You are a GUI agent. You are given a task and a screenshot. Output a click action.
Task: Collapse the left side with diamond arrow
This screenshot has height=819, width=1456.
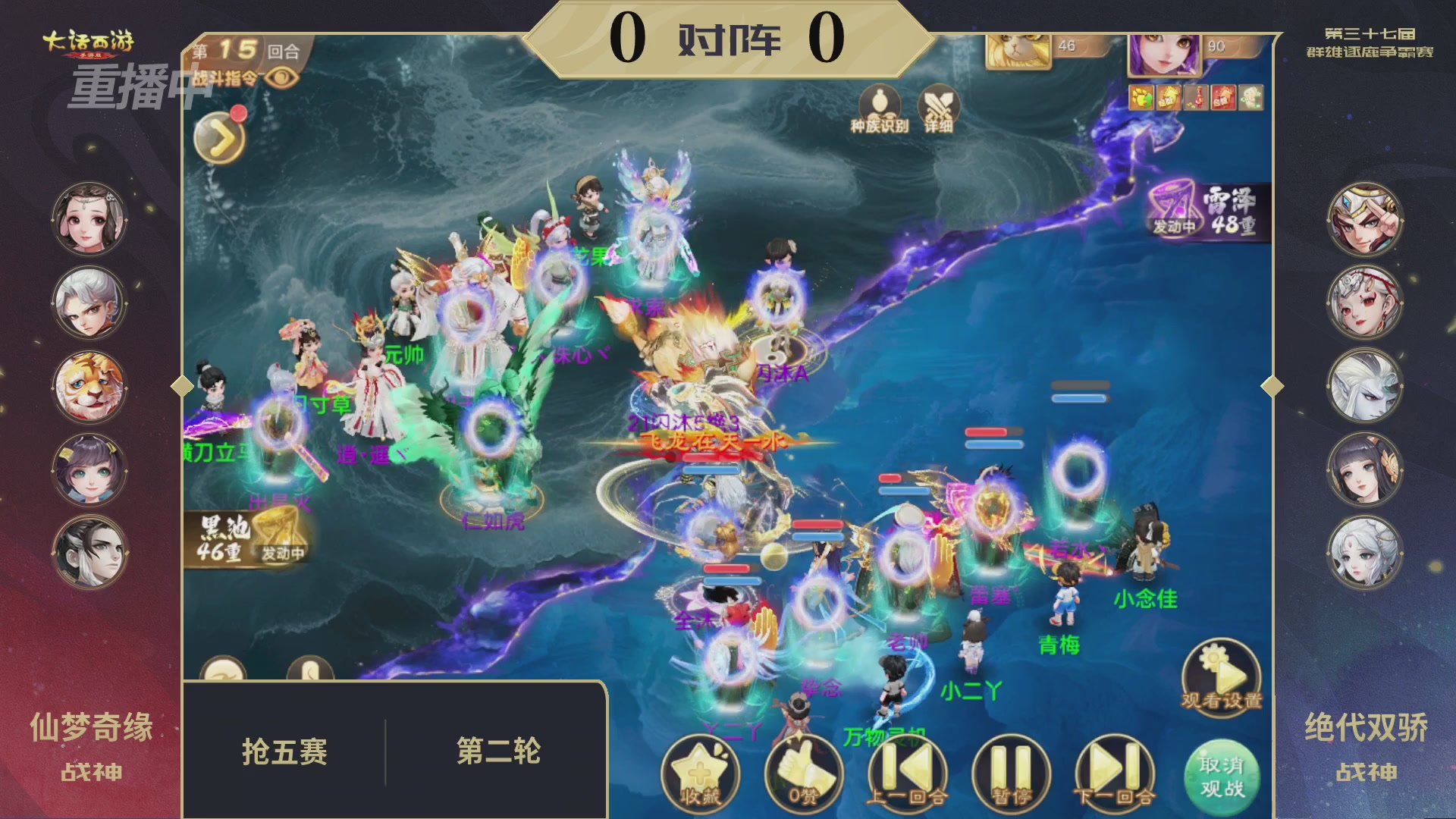pyautogui.click(x=180, y=385)
